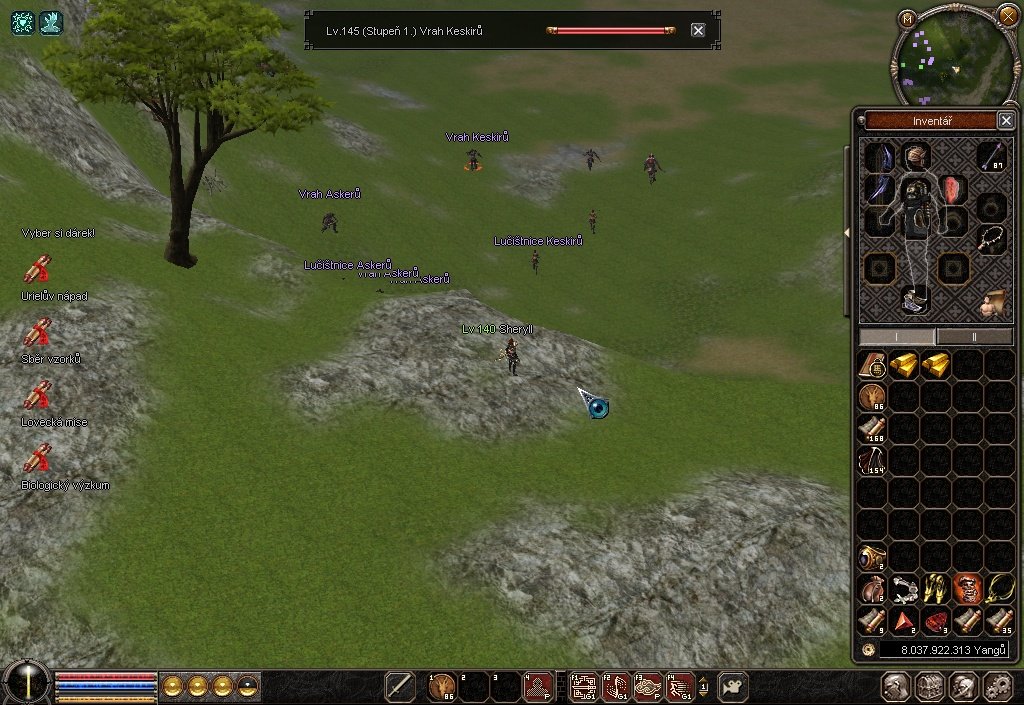Screen dimensions: 1024x705
Task: Open the Úderlův nápad quest scroll
Action: tap(37, 269)
